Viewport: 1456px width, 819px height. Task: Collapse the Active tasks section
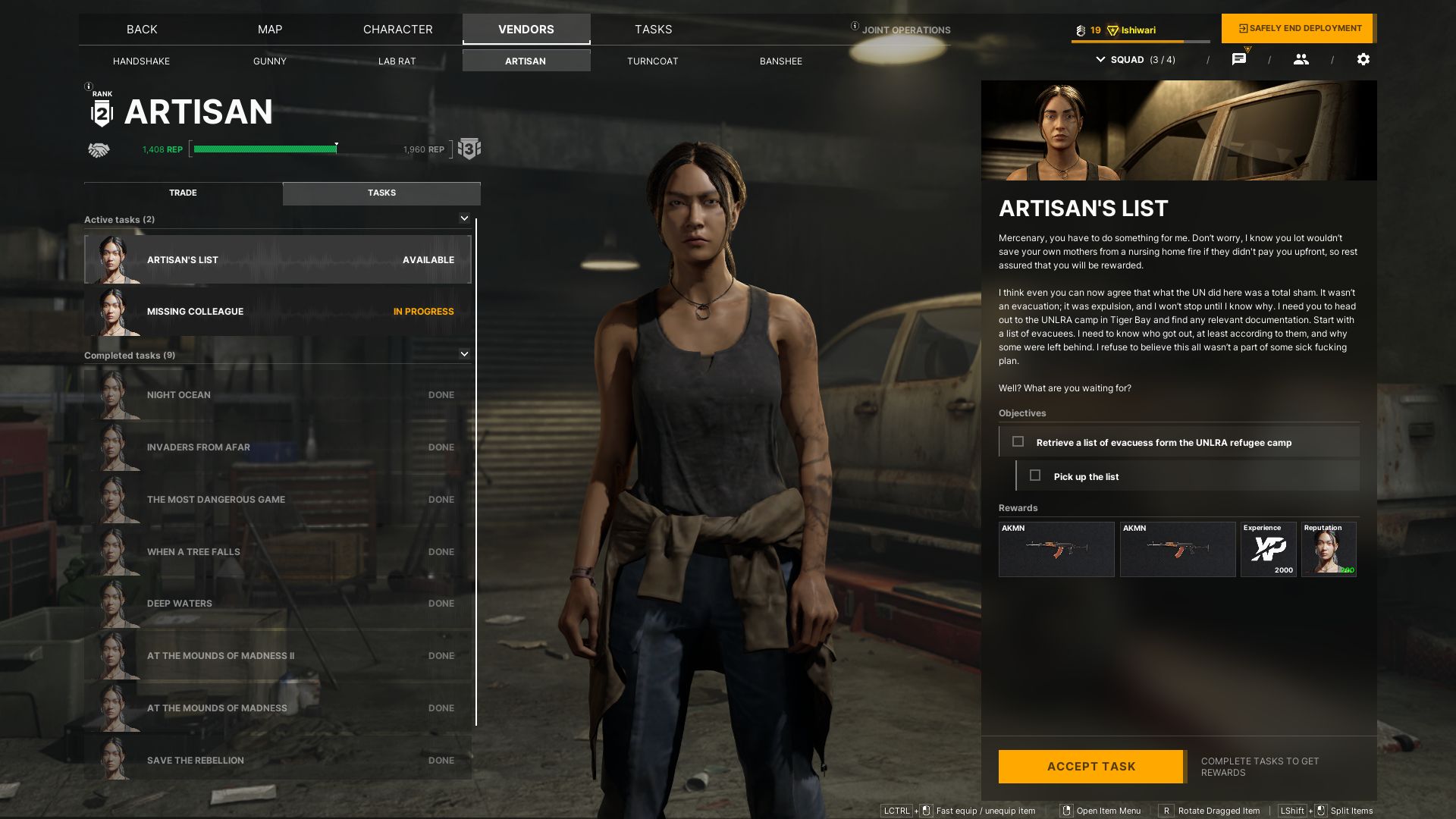(464, 219)
